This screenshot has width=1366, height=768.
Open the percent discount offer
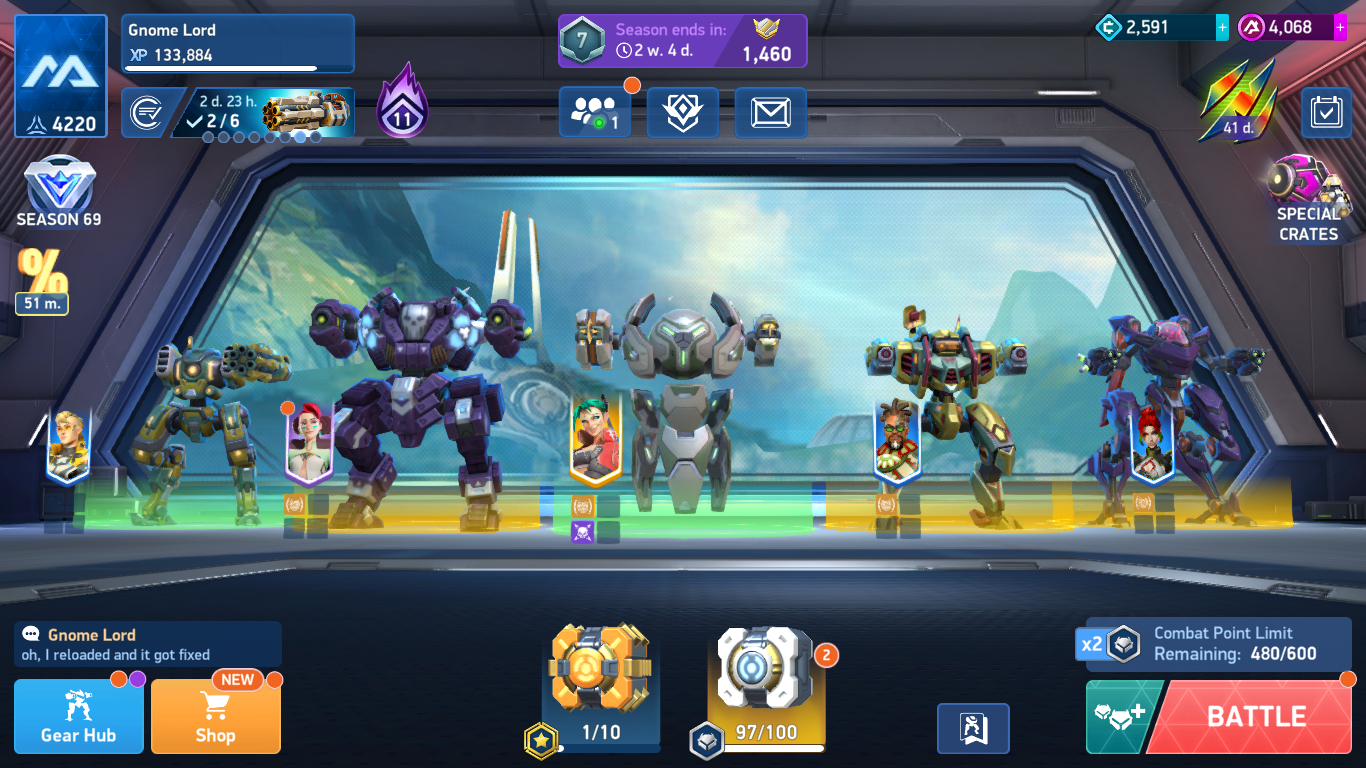(x=43, y=280)
